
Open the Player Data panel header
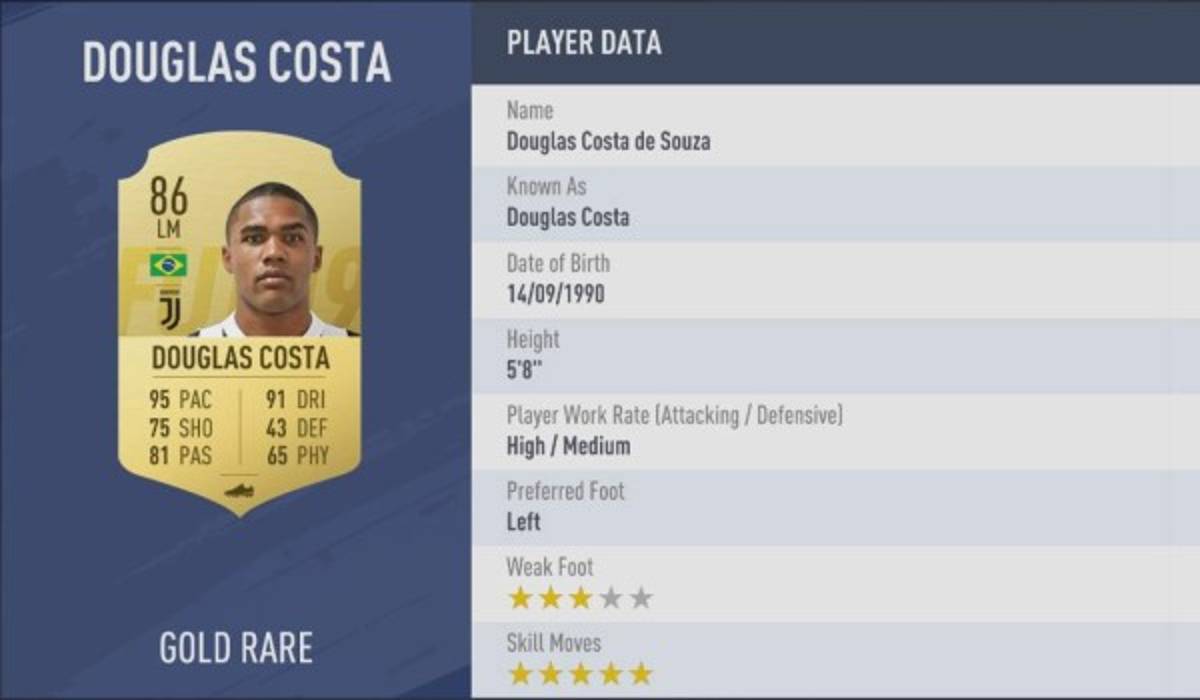[x=583, y=43]
